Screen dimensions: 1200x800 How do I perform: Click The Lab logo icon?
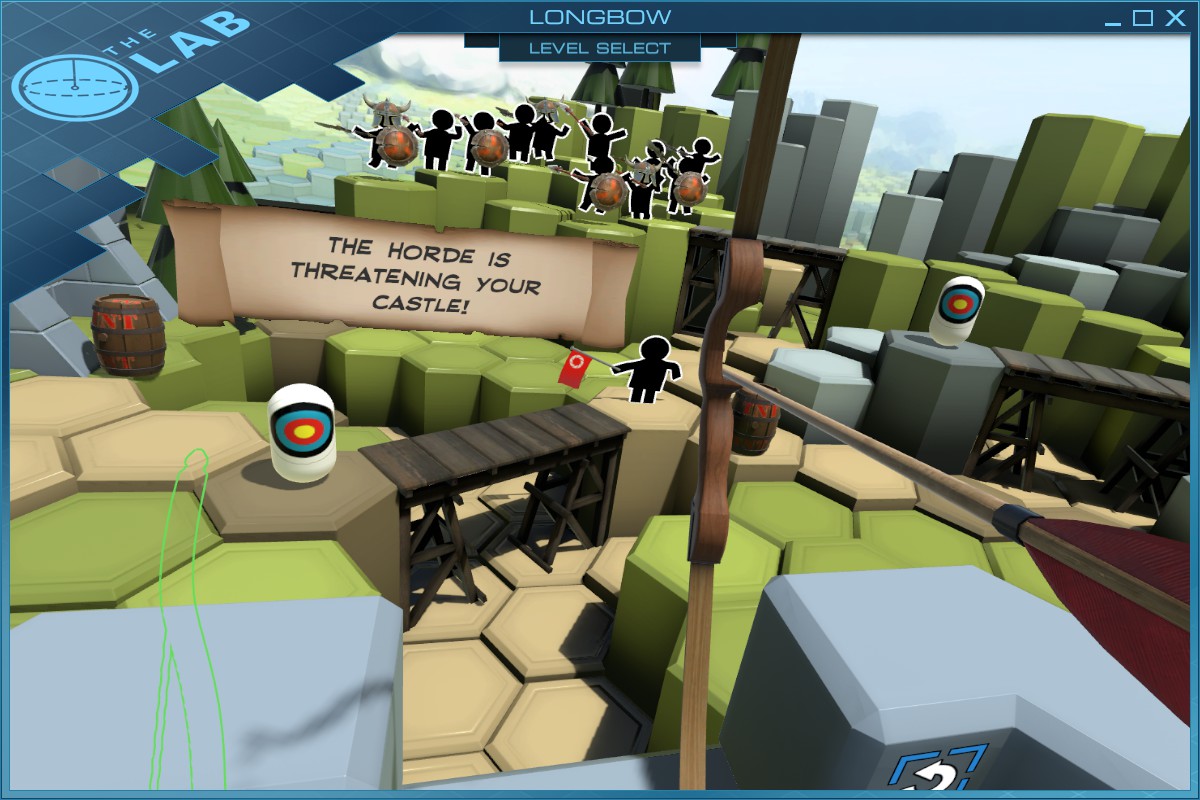(76, 88)
